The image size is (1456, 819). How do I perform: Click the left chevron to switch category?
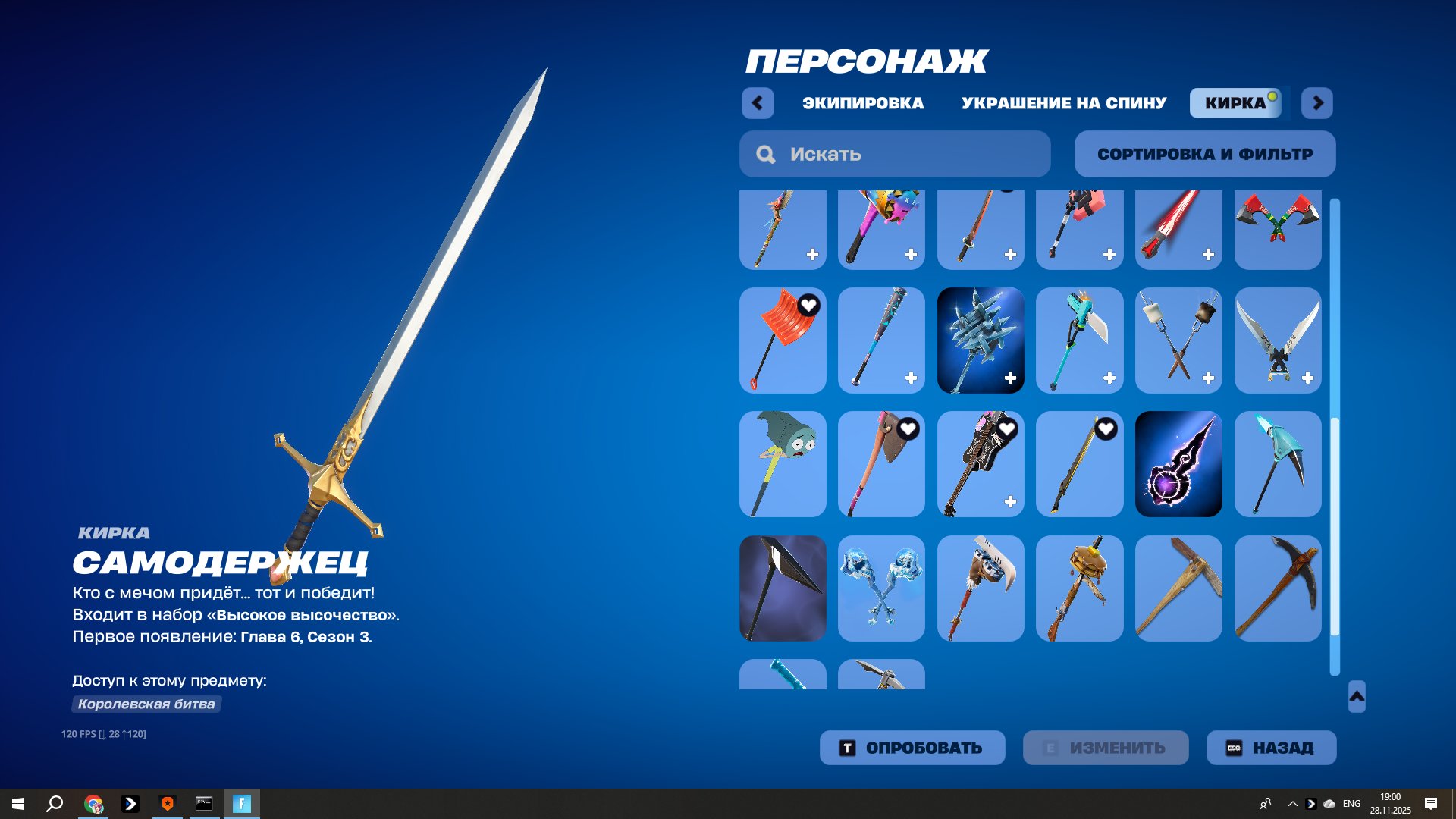[758, 103]
